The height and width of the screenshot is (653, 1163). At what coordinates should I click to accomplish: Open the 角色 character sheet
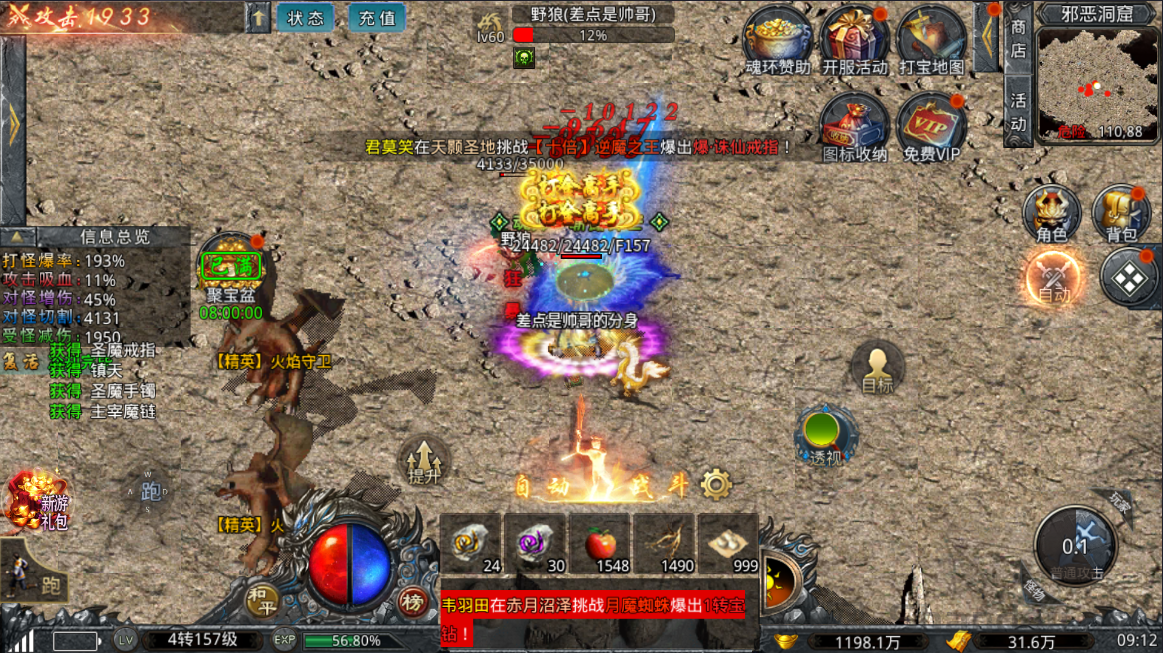(x=1051, y=213)
